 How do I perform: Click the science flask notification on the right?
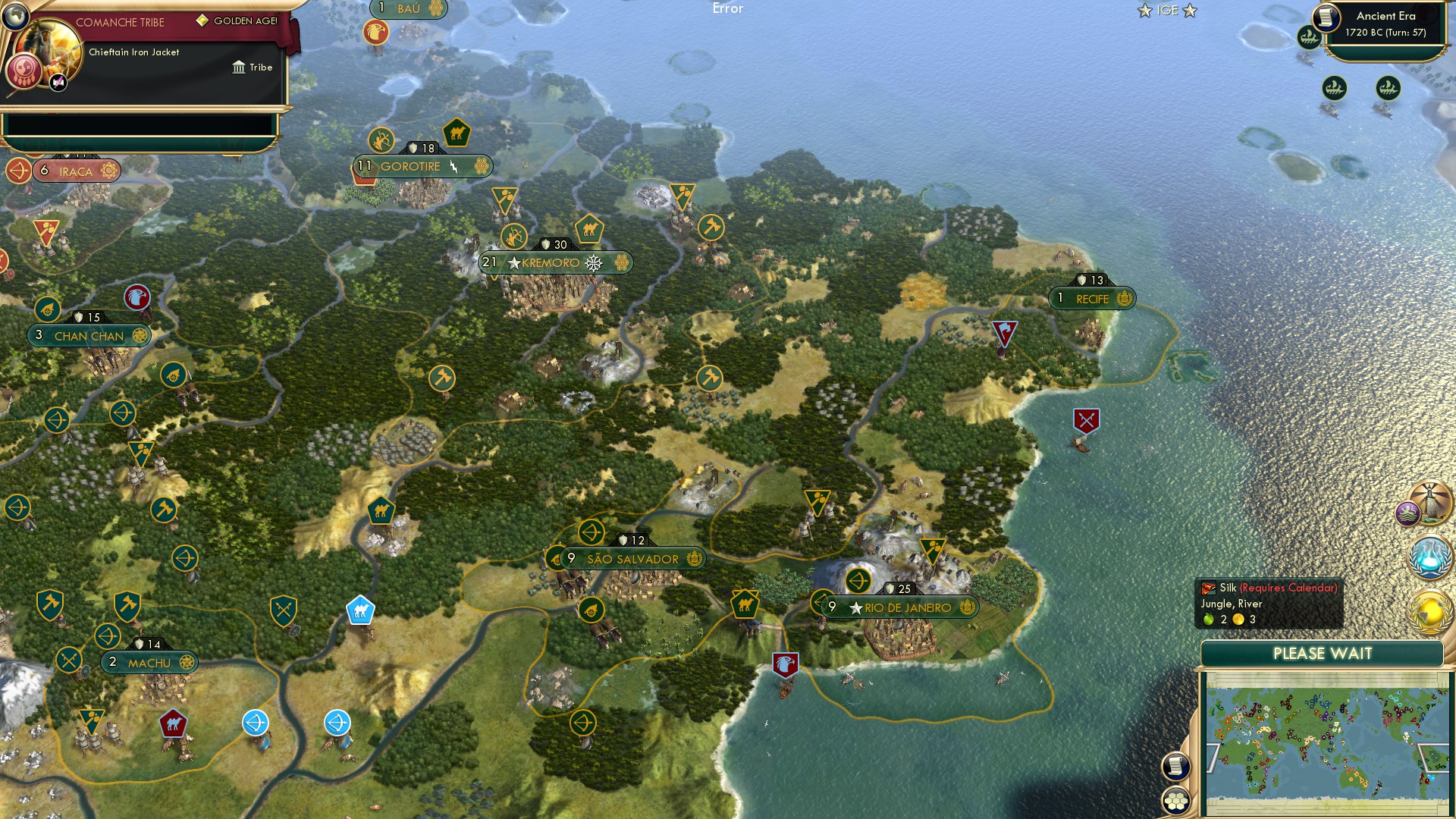tap(1429, 556)
